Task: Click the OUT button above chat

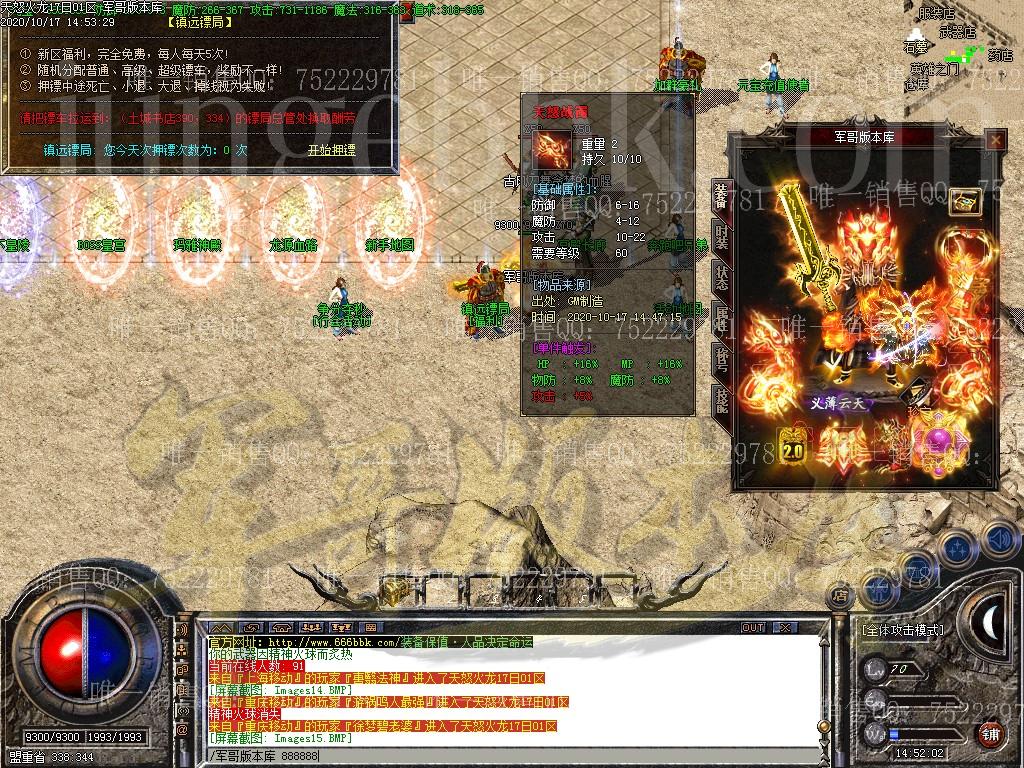Action: tap(752, 628)
